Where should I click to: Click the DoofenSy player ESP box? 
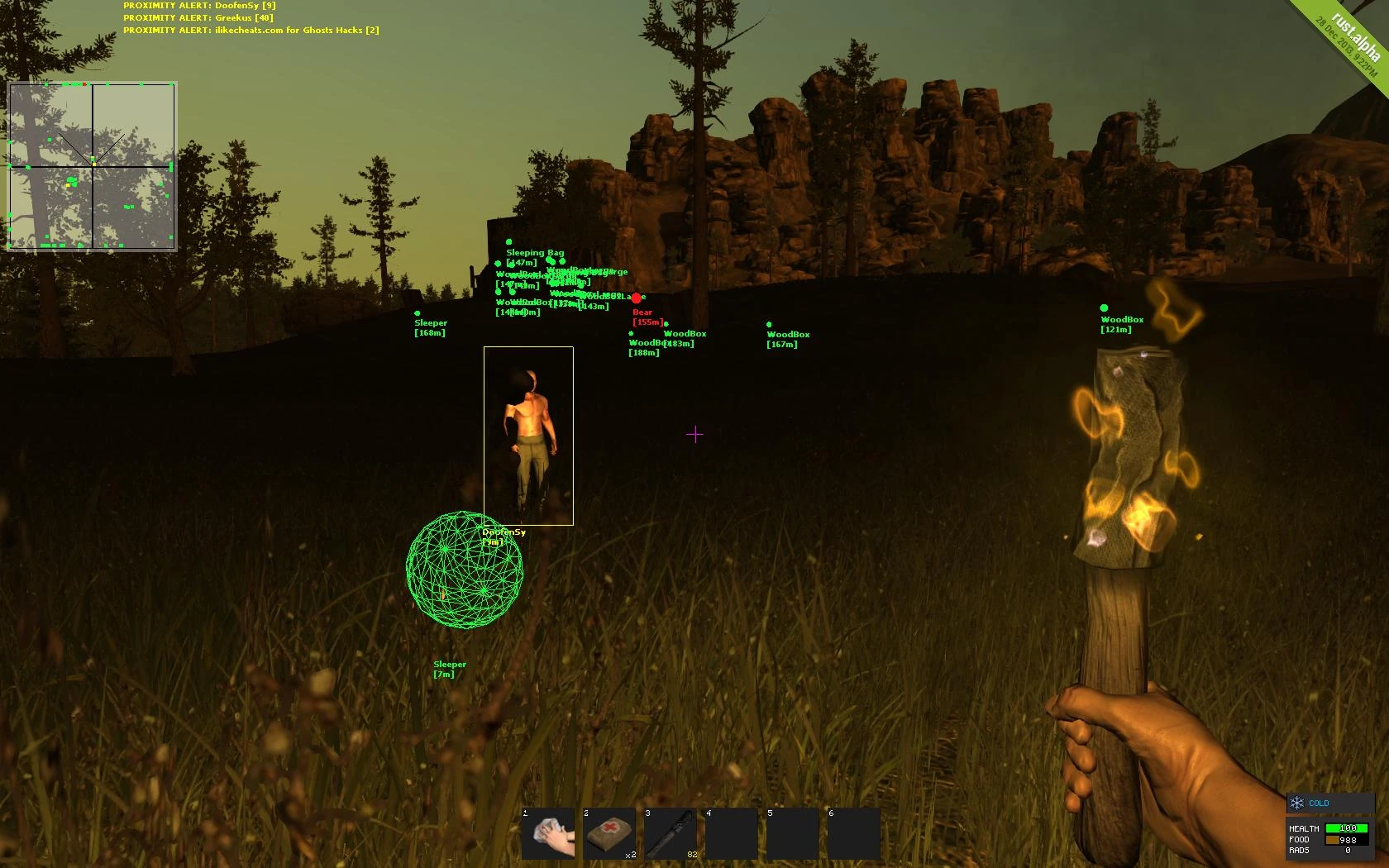[527, 434]
